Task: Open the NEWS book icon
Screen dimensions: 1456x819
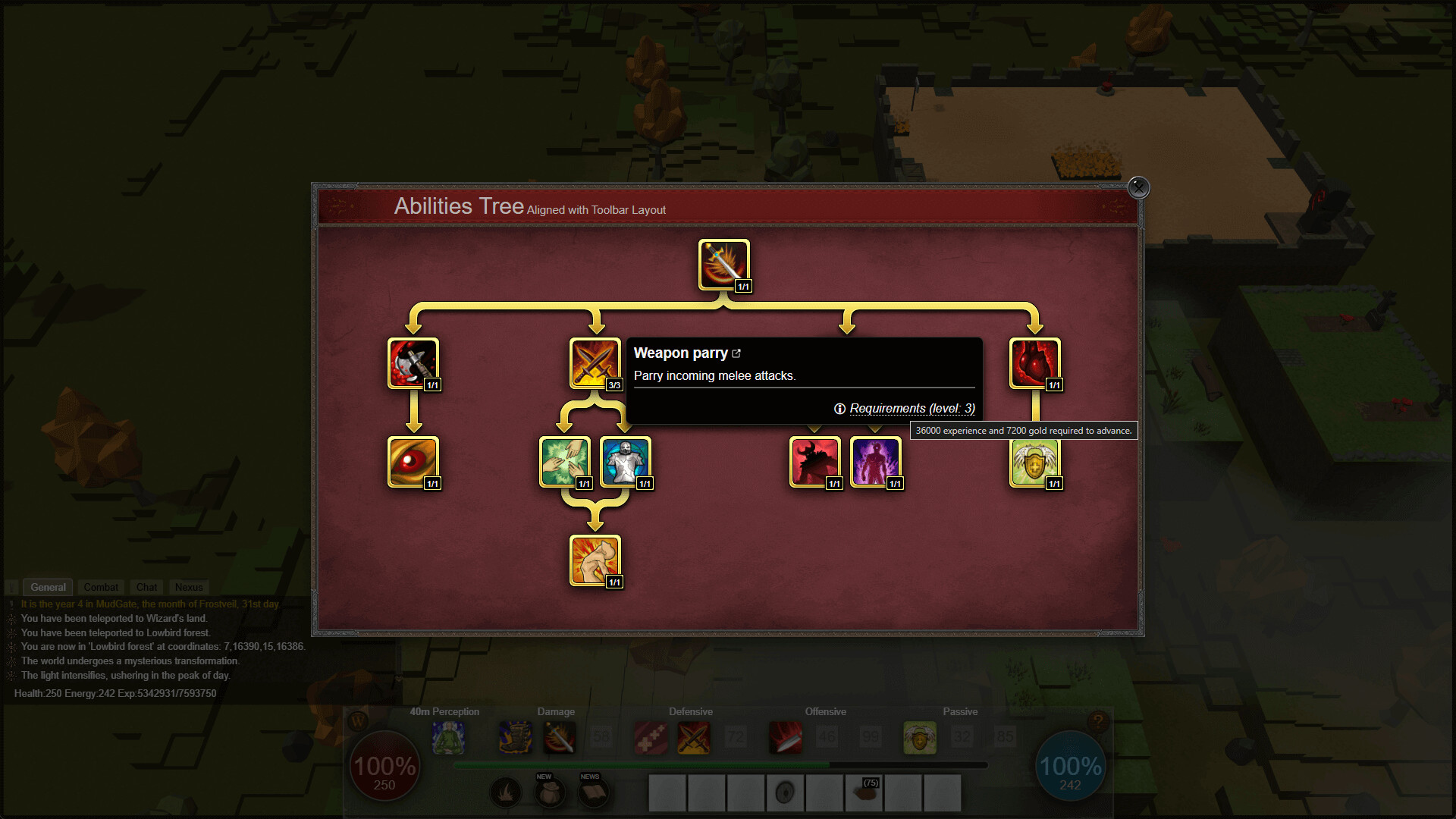Action: pos(592,792)
